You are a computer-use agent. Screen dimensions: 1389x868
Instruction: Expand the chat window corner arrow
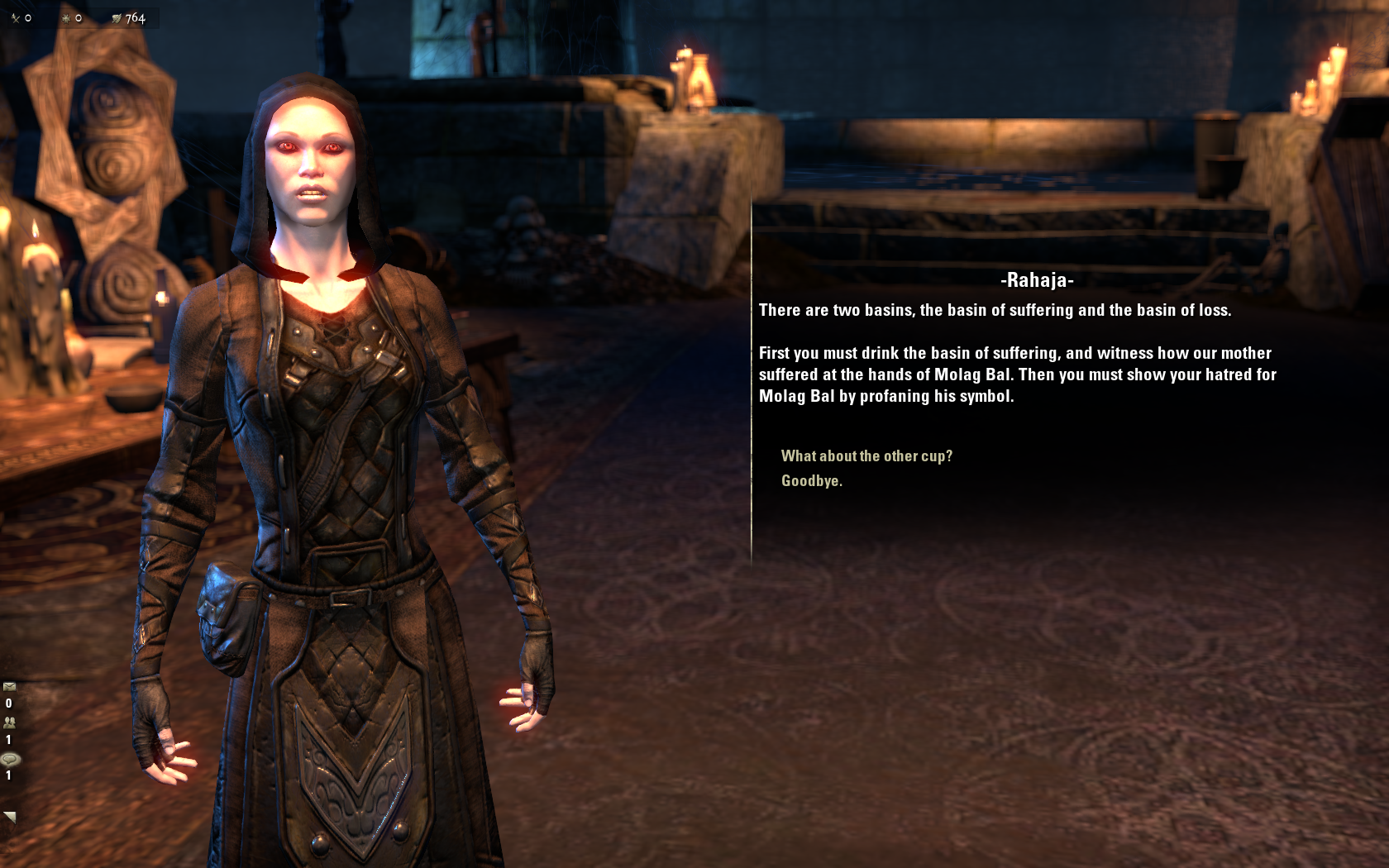click(x=10, y=817)
